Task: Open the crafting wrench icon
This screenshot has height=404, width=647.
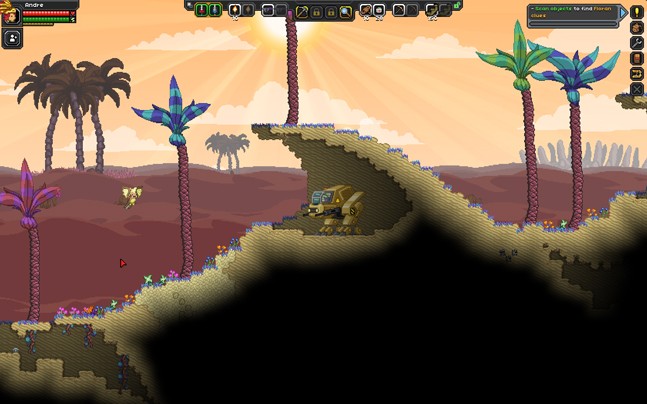Action: click(637, 43)
